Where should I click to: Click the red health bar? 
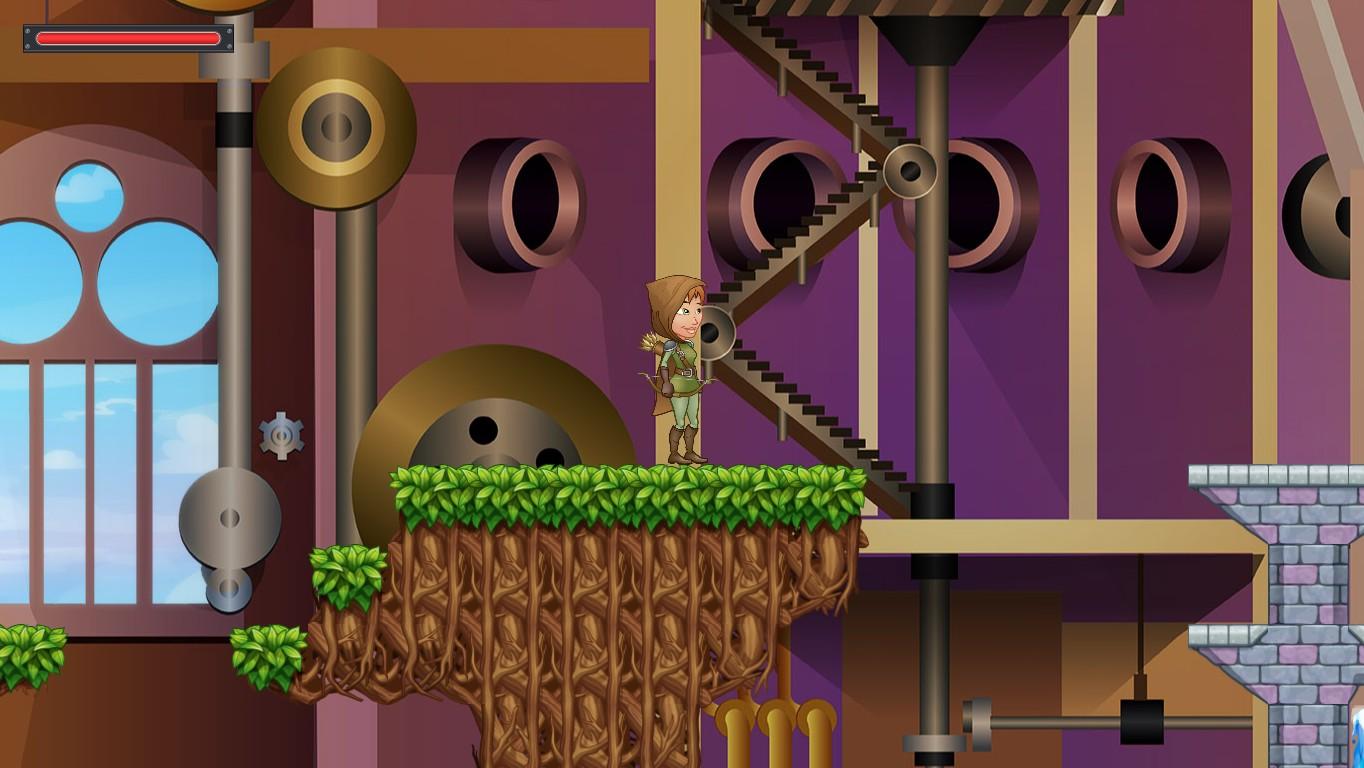pos(126,38)
